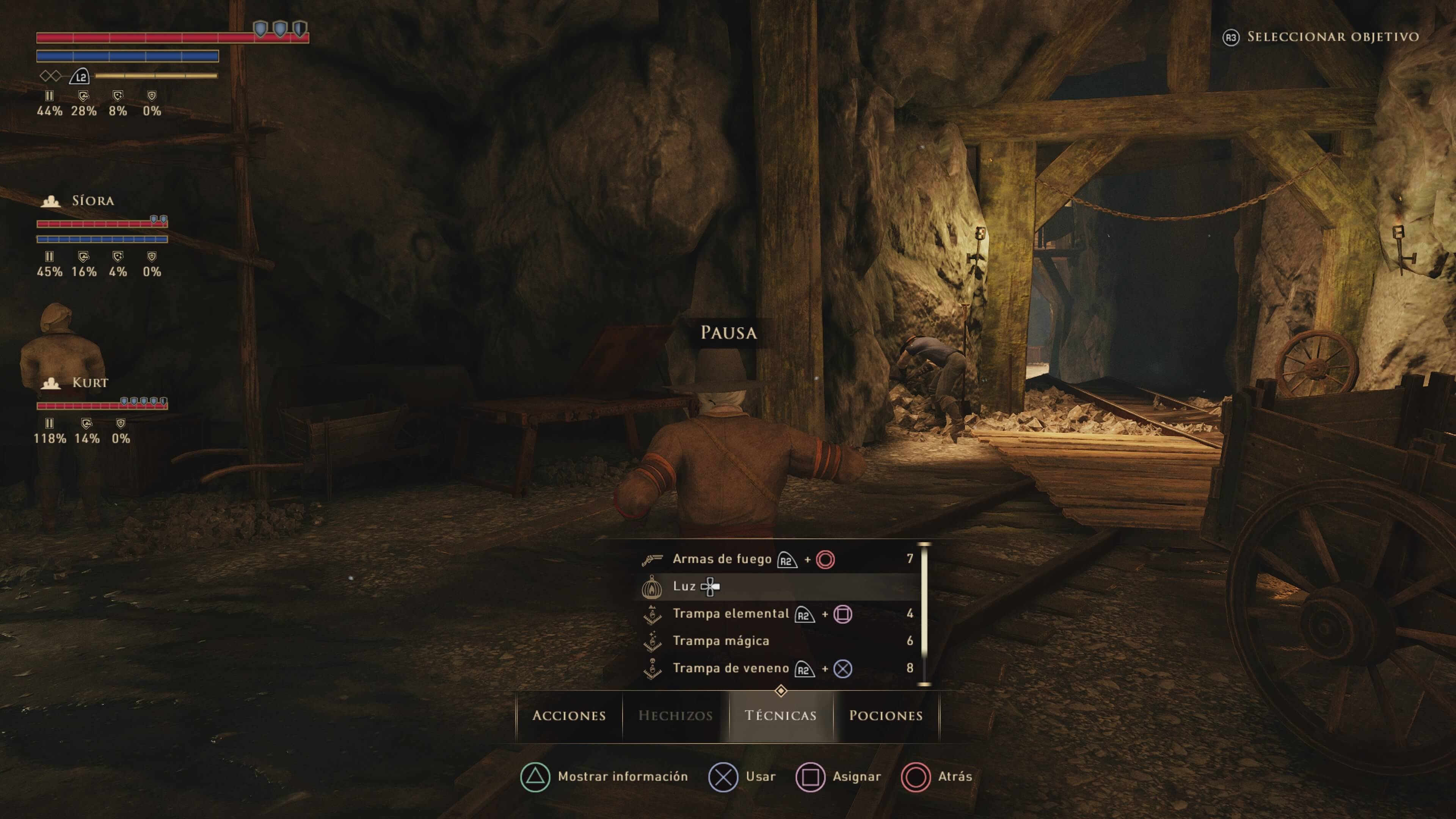Viewport: 1456px width, 819px height.
Task: Click the Técnicas tab
Action: [x=781, y=715]
